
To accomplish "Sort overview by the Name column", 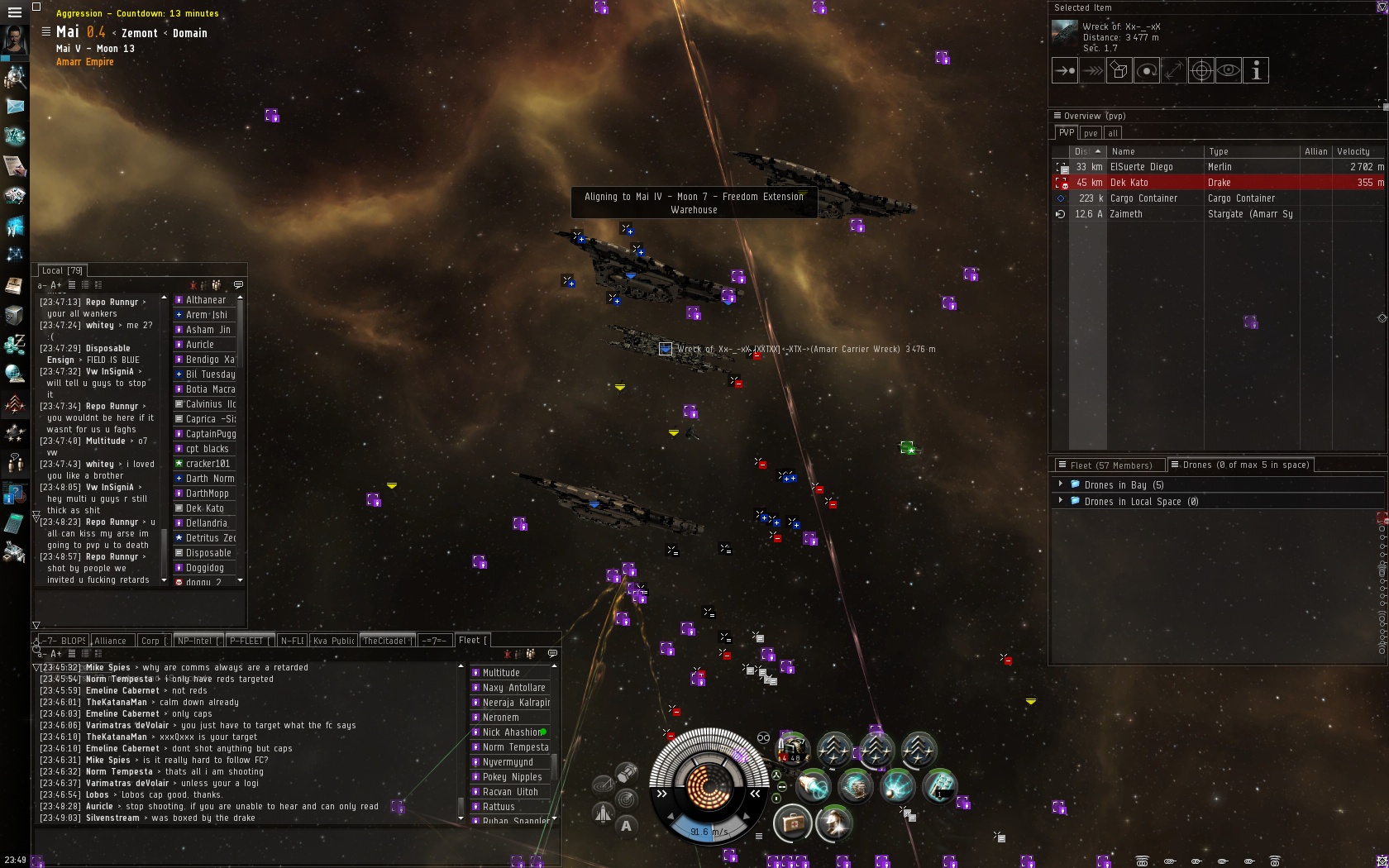I will (1155, 152).
